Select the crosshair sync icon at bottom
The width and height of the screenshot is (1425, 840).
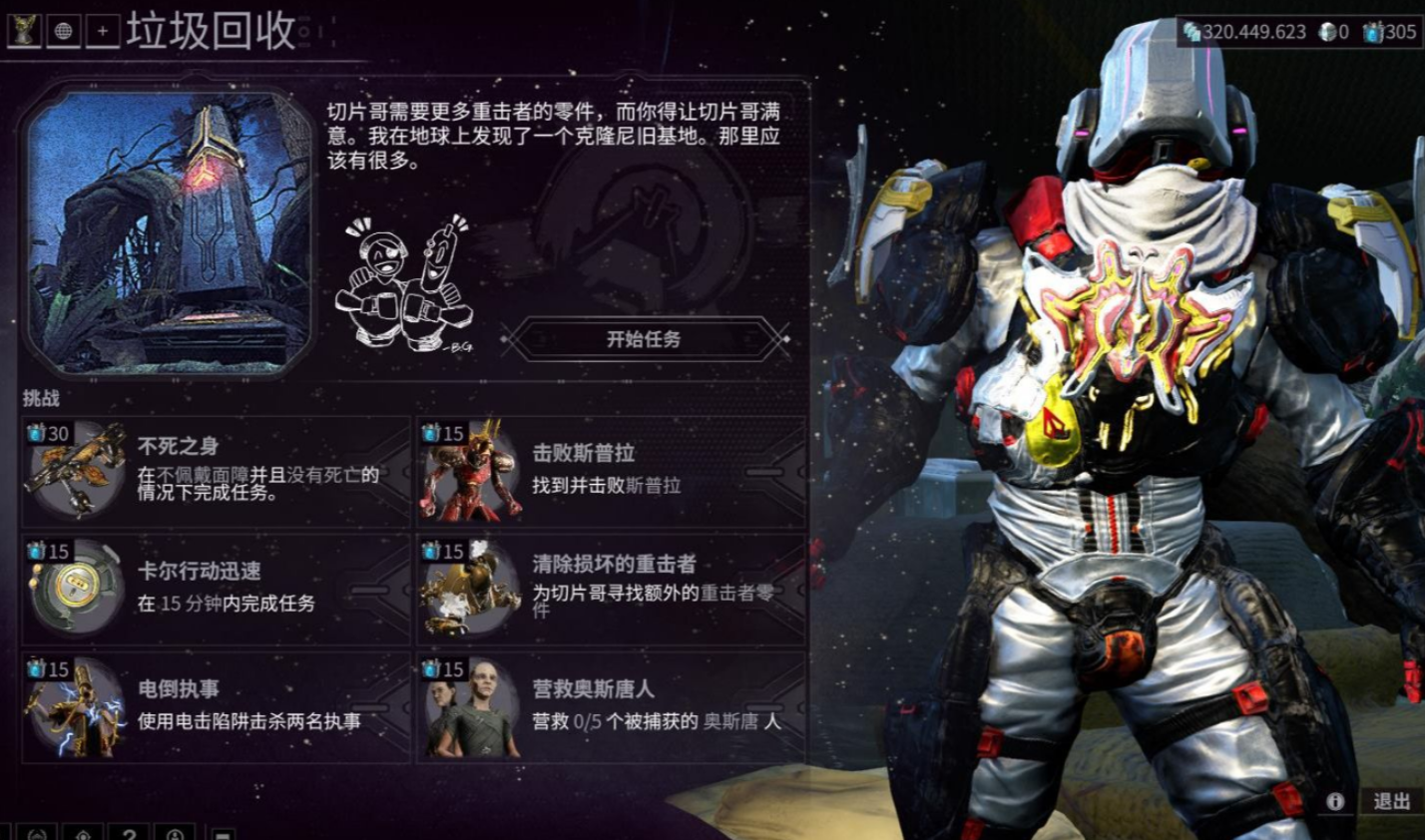pos(83,834)
